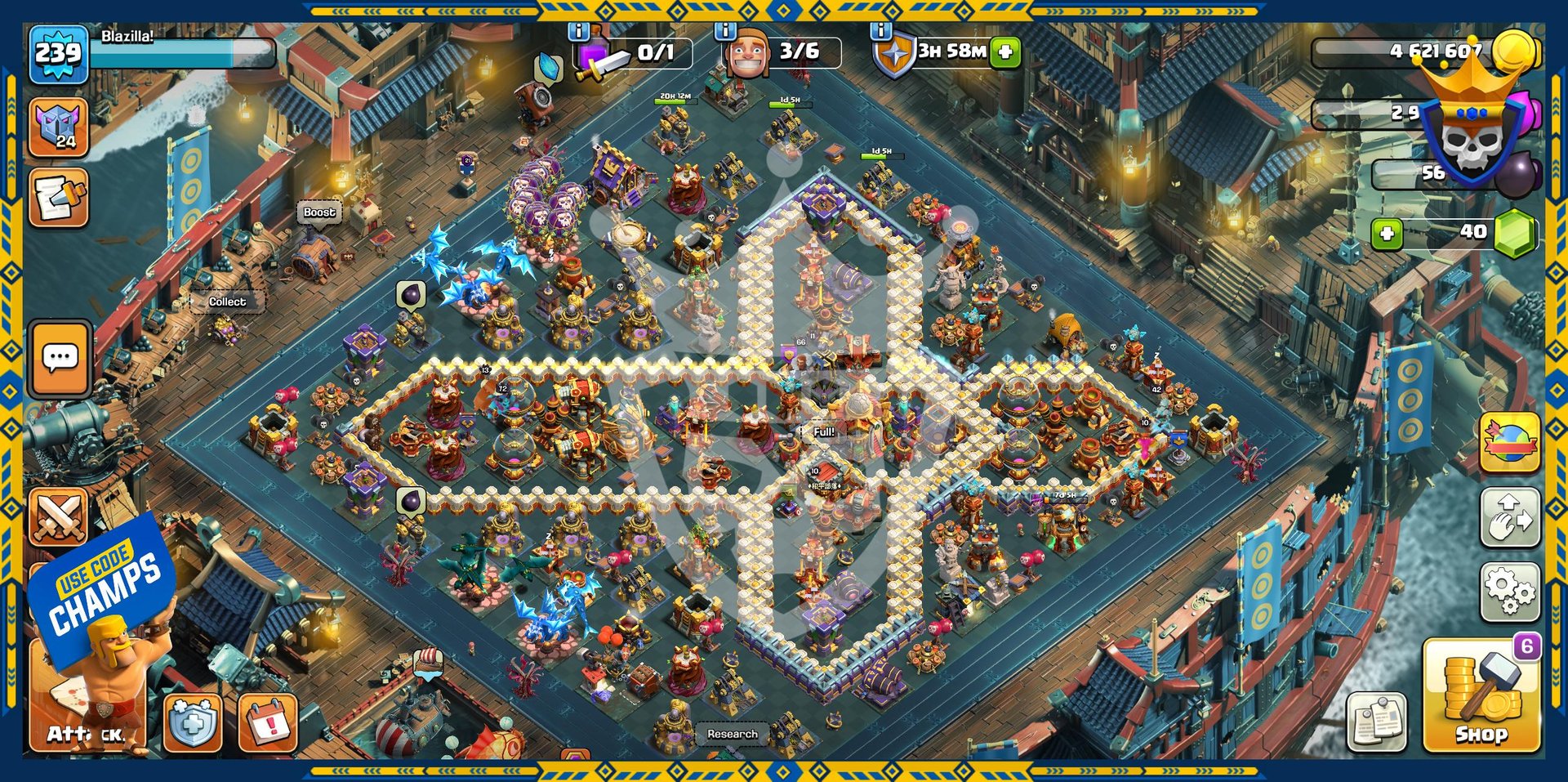Tap the Research label bubble
Screen dimensions: 1568x782
732,734
